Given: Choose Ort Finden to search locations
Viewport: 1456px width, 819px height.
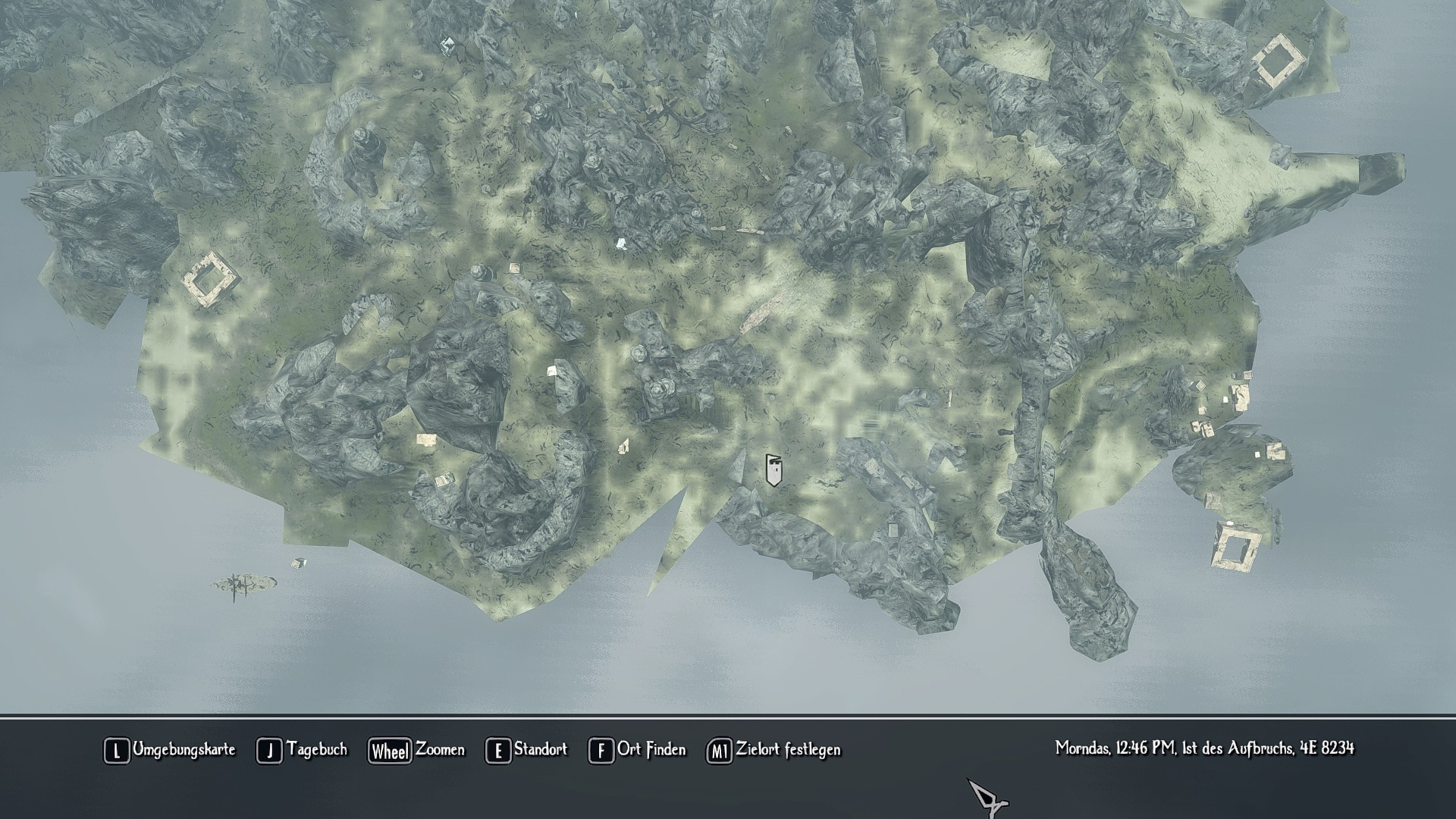Looking at the screenshot, I should coord(637,750).
